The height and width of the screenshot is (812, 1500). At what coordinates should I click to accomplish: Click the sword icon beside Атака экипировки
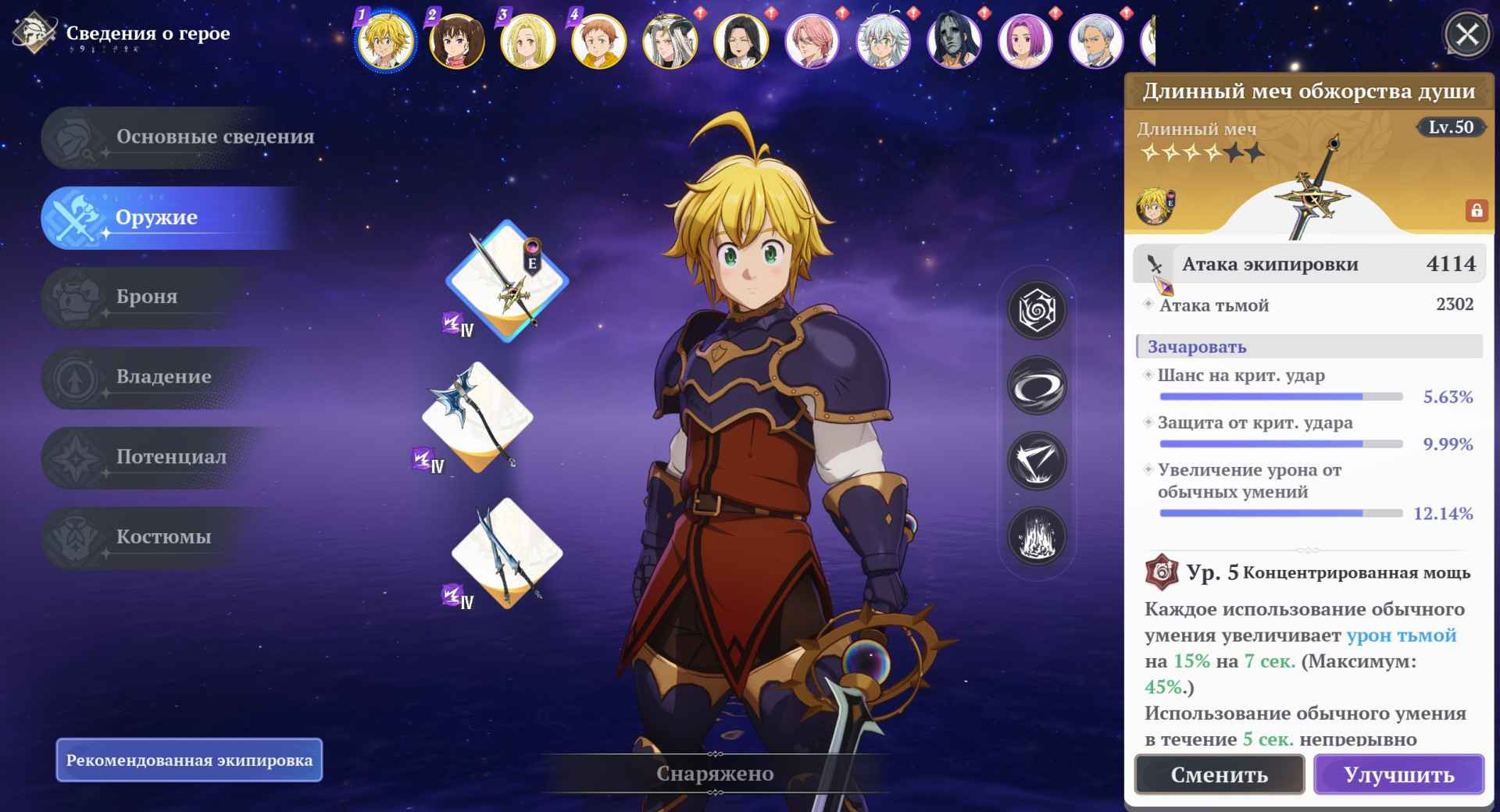tap(1154, 264)
